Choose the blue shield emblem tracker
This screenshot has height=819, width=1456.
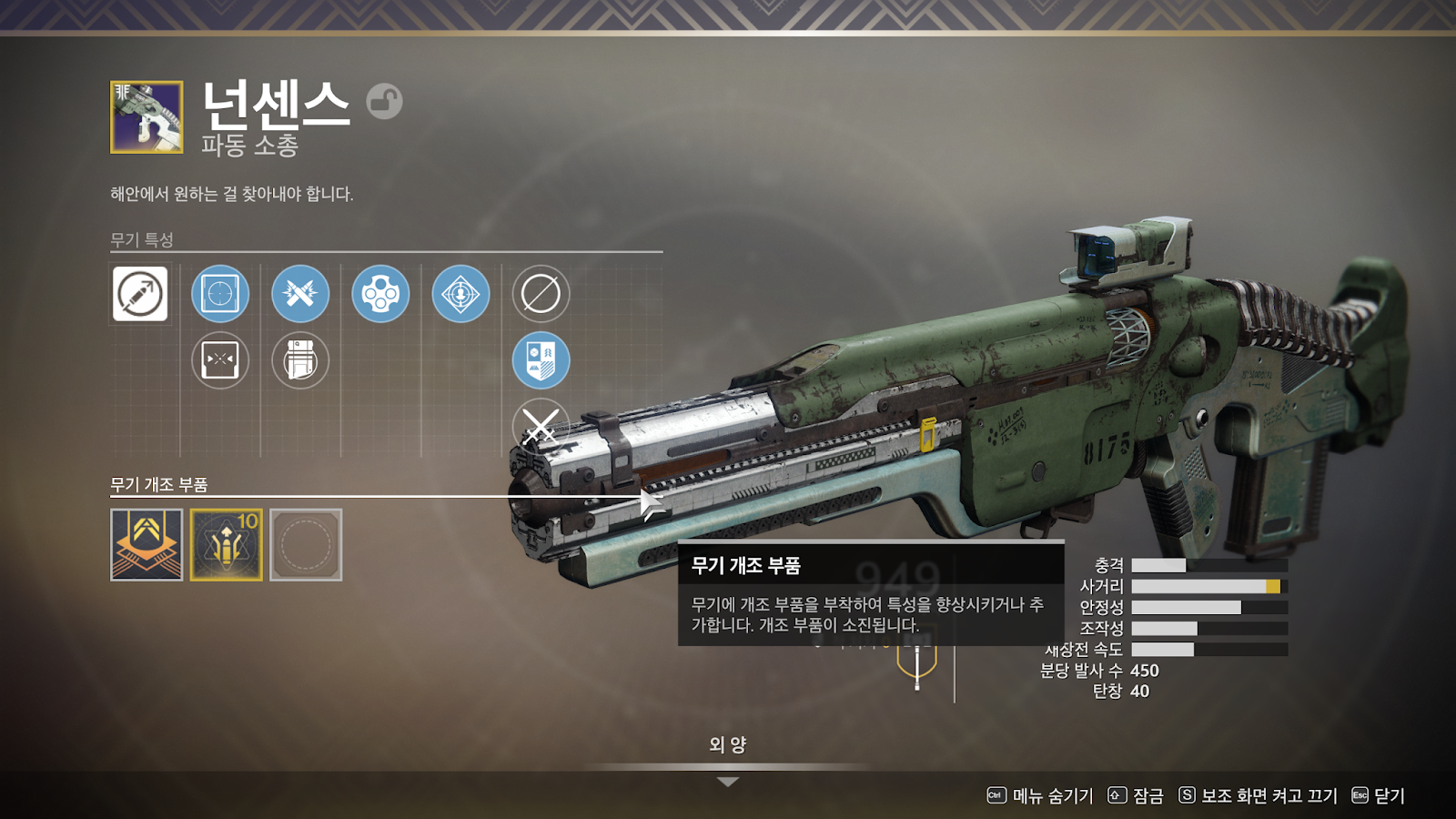(541, 360)
